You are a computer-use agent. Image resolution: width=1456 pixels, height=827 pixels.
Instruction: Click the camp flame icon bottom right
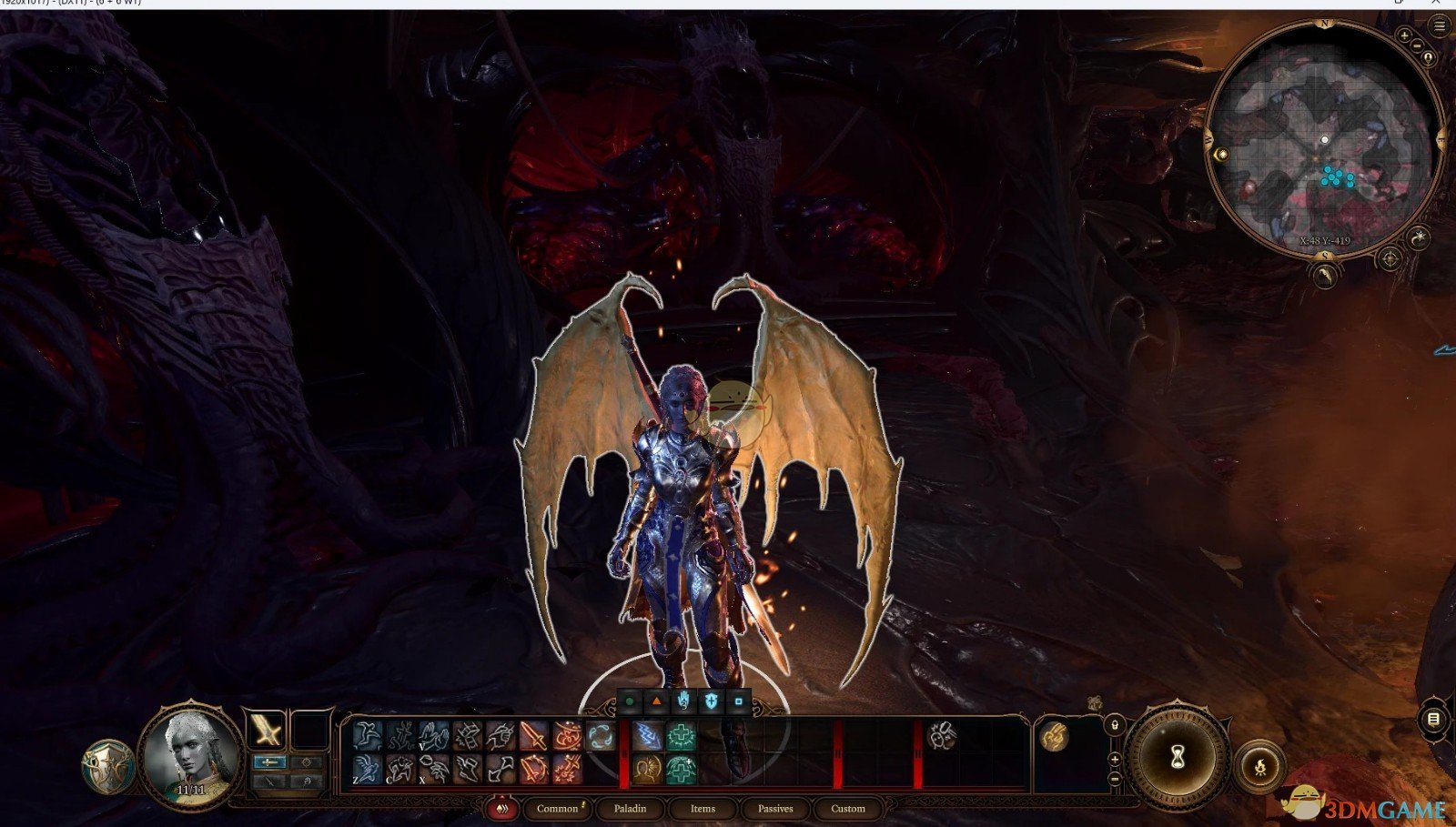click(1260, 766)
